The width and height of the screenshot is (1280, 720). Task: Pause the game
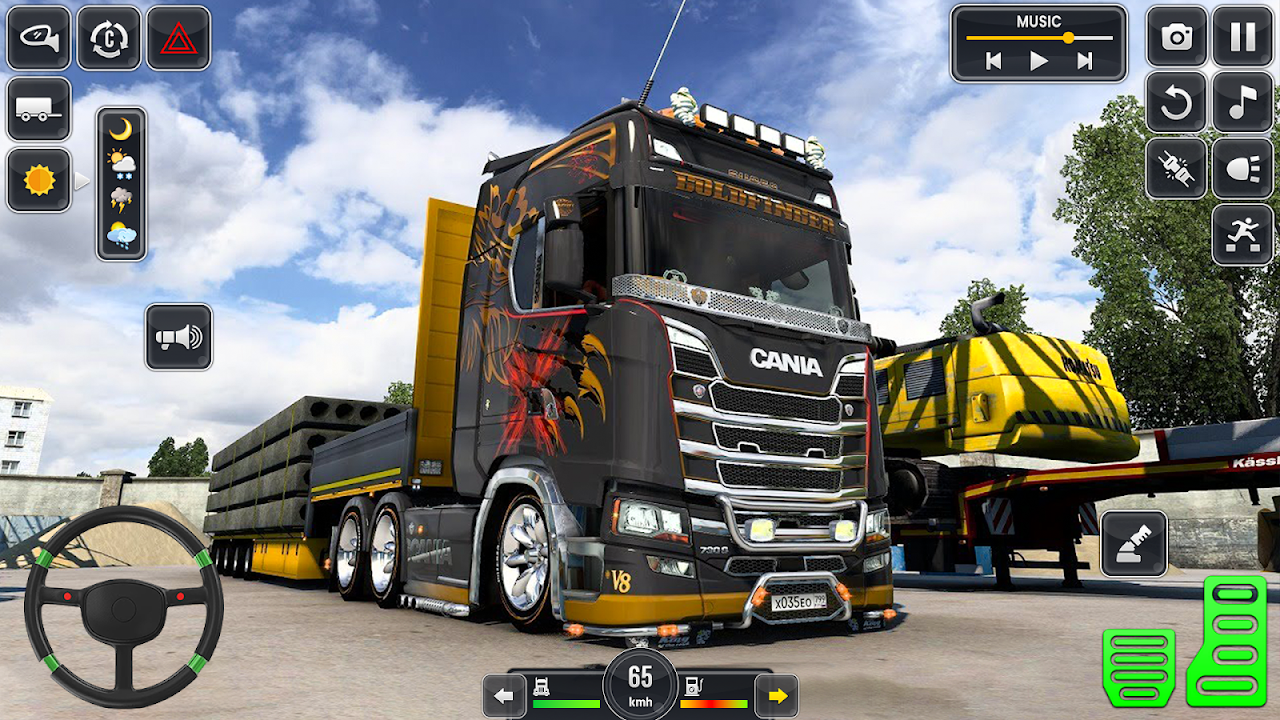(x=1243, y=37)
